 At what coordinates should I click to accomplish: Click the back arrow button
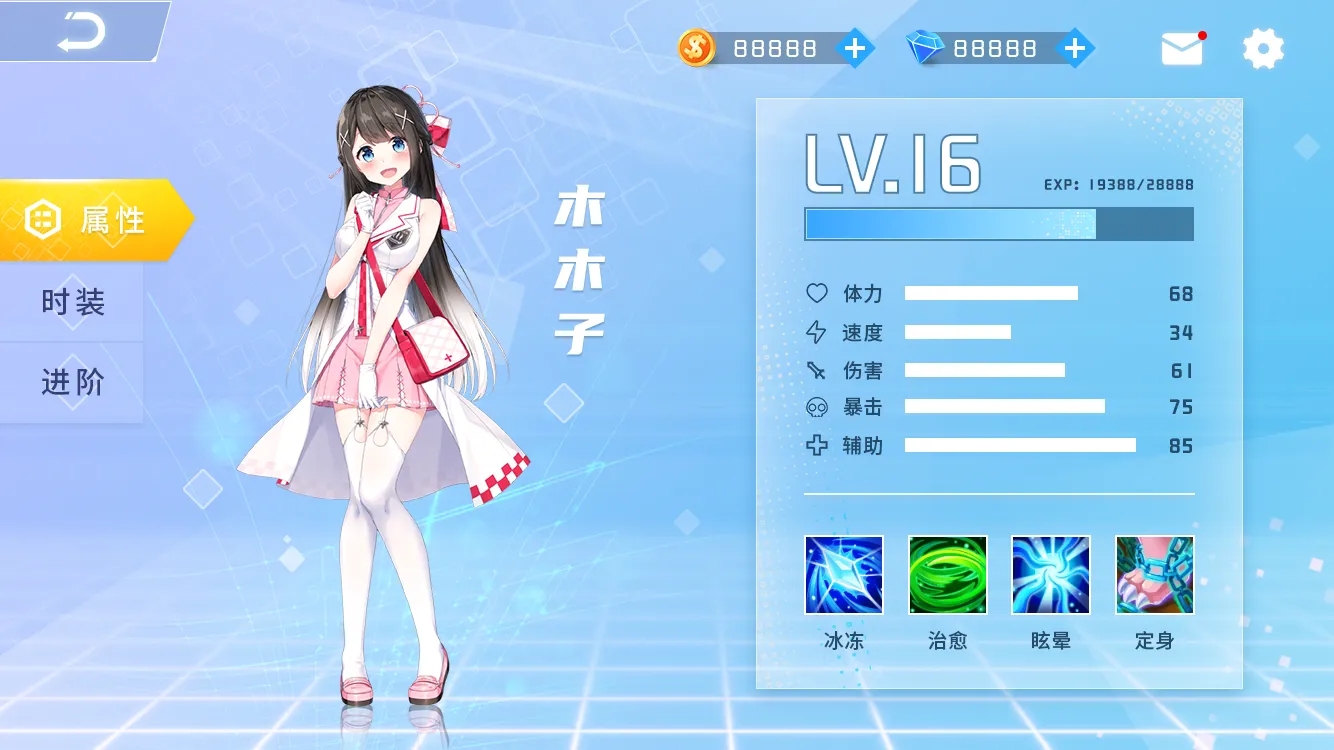coord(81,32)
